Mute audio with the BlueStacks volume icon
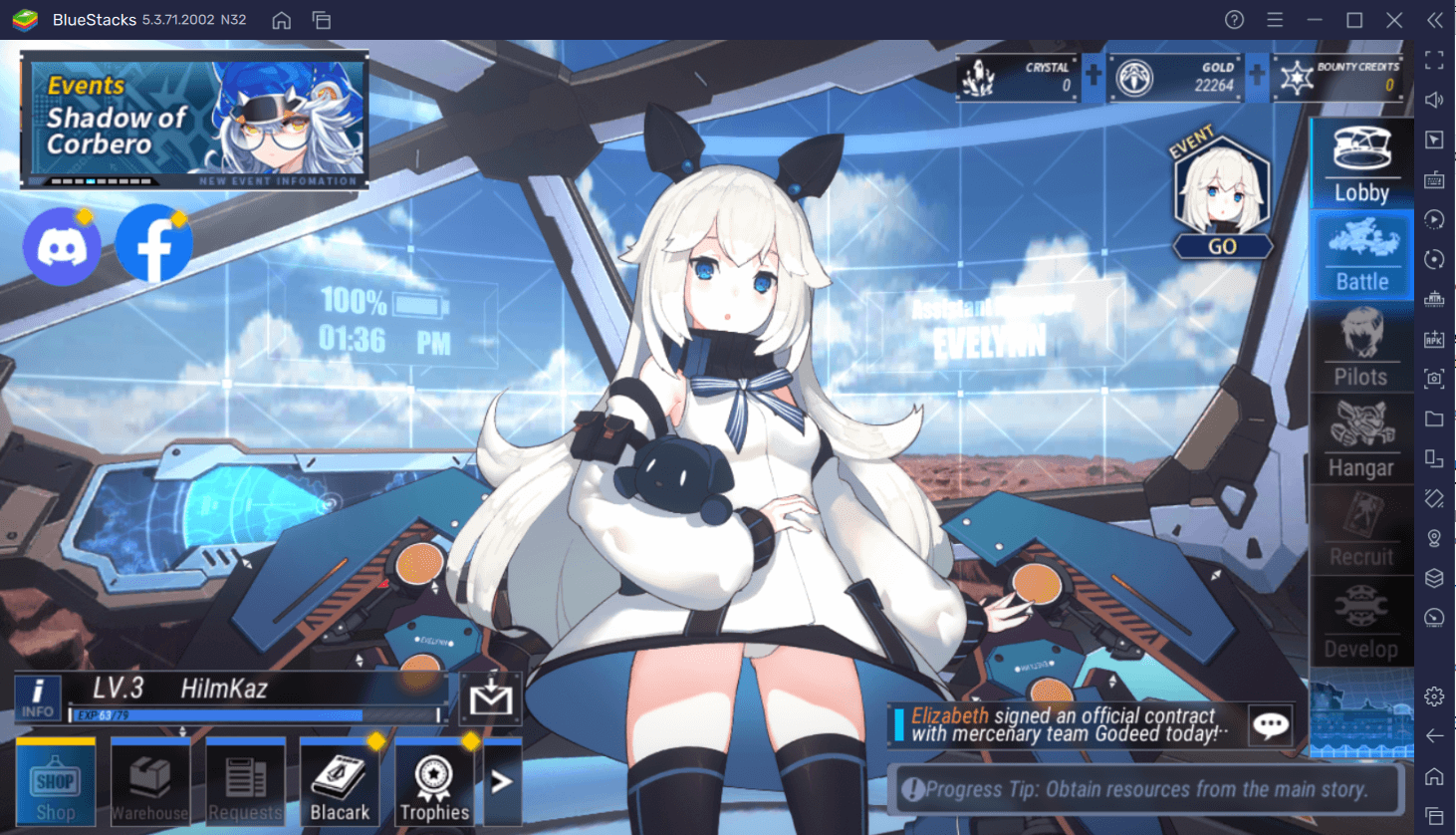1456x835 pixels. click(1434, 99)
